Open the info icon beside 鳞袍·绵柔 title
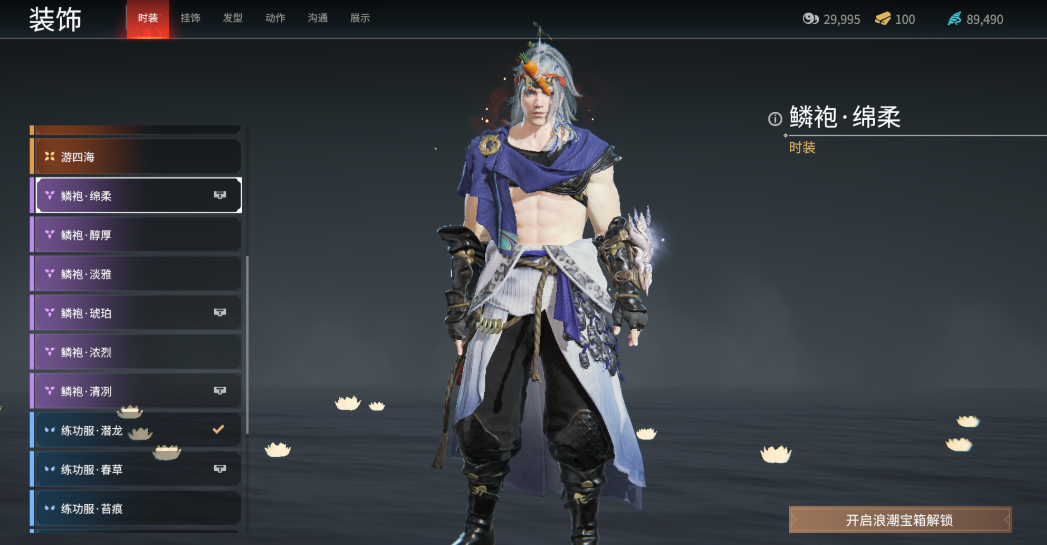The width and height of the screenshot is (1047, 545). tap(775, 119)
